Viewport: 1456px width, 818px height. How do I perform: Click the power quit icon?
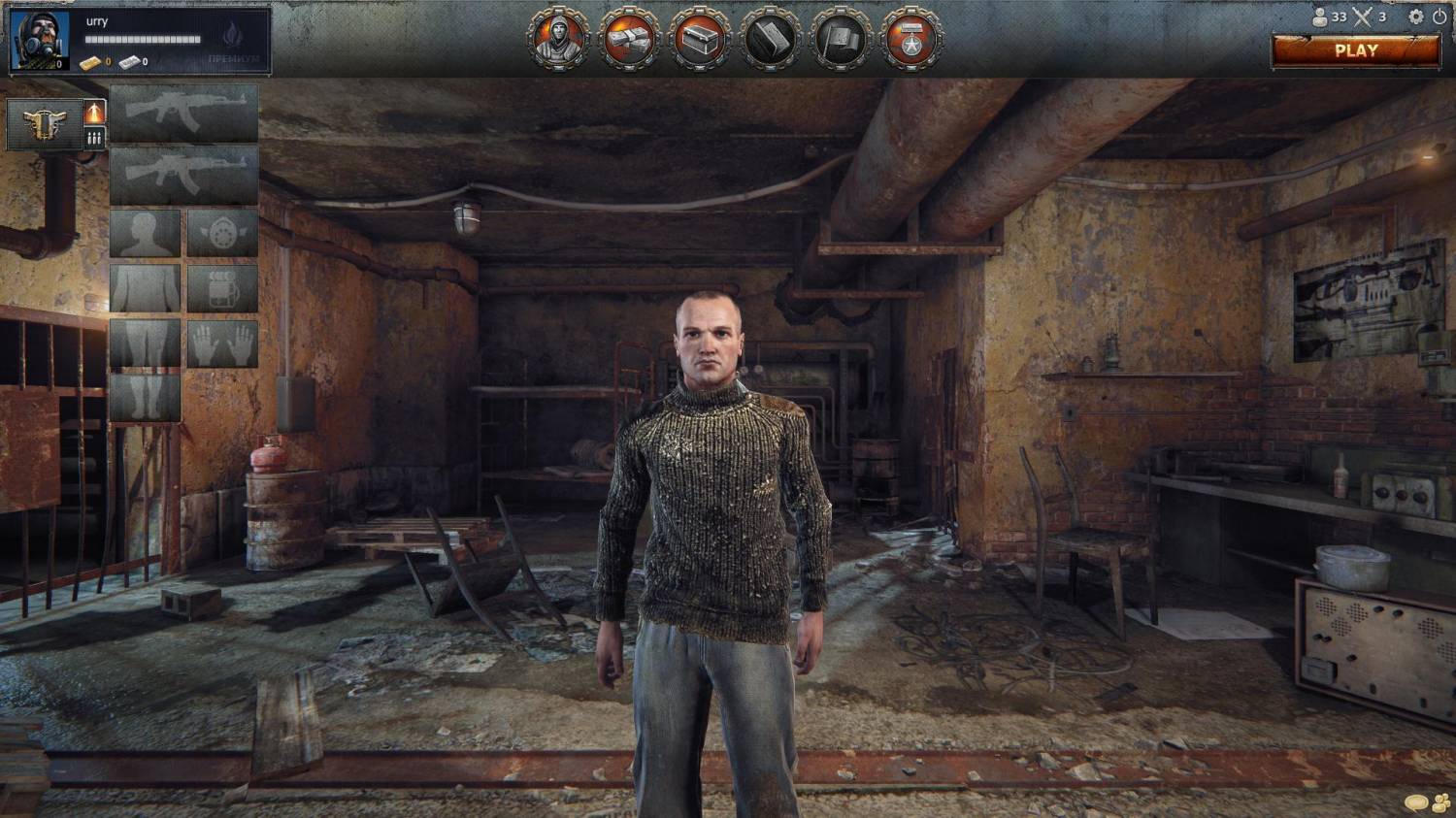1439,16
